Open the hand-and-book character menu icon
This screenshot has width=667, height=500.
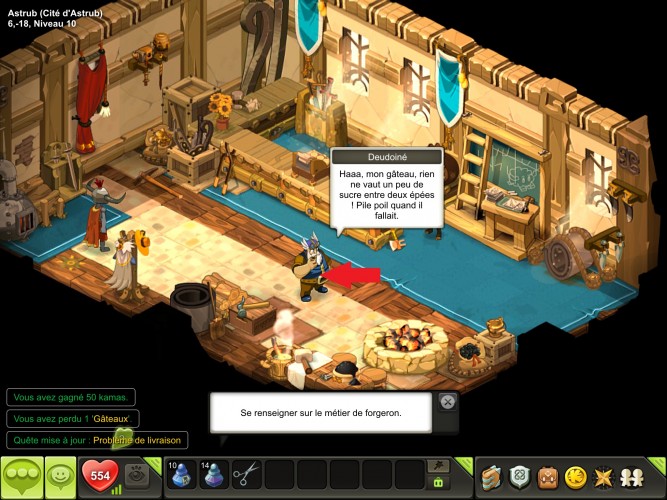click(x=490, y=476)
